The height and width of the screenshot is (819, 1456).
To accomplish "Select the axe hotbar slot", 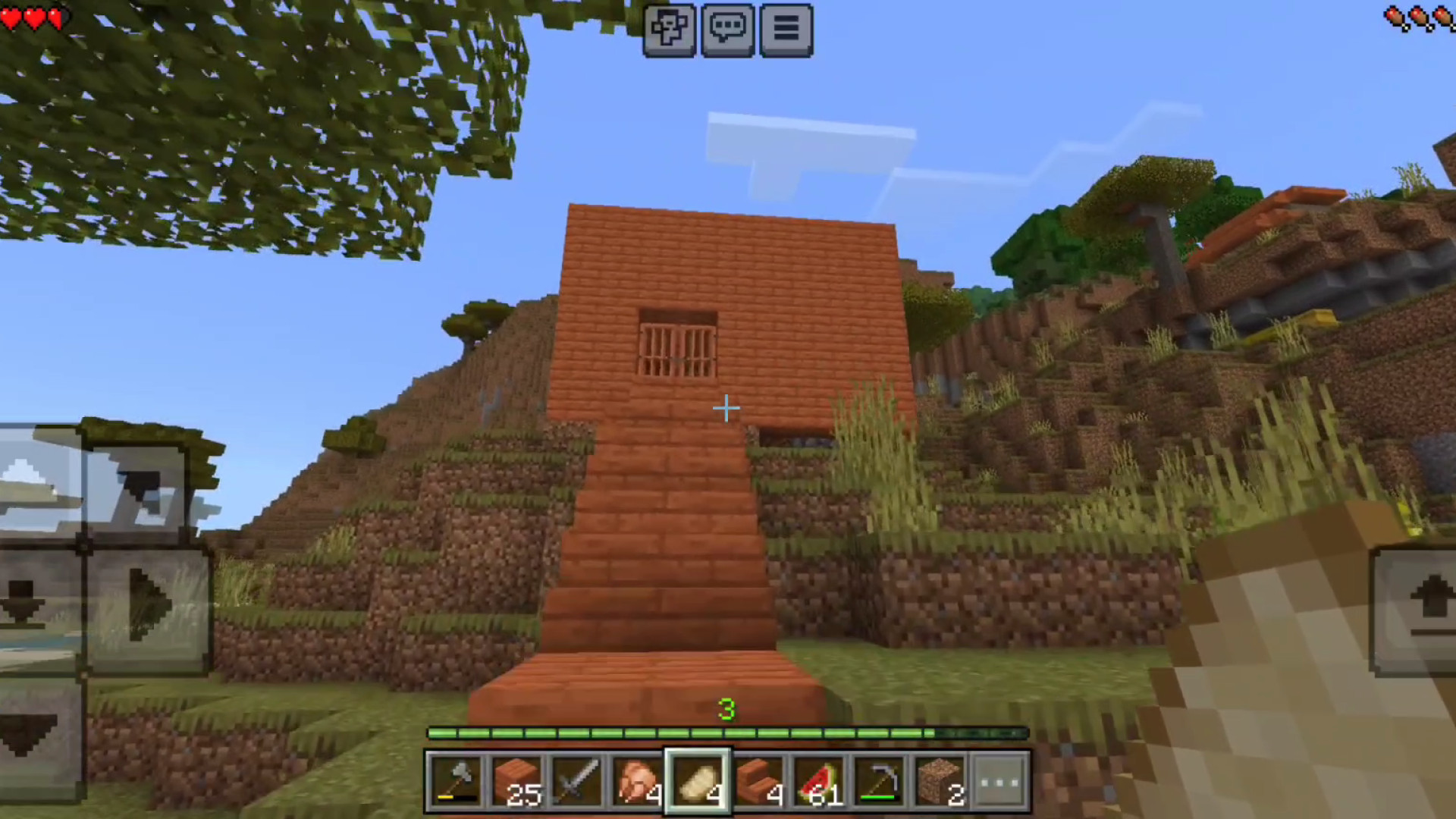I will (x=455, y=781).
